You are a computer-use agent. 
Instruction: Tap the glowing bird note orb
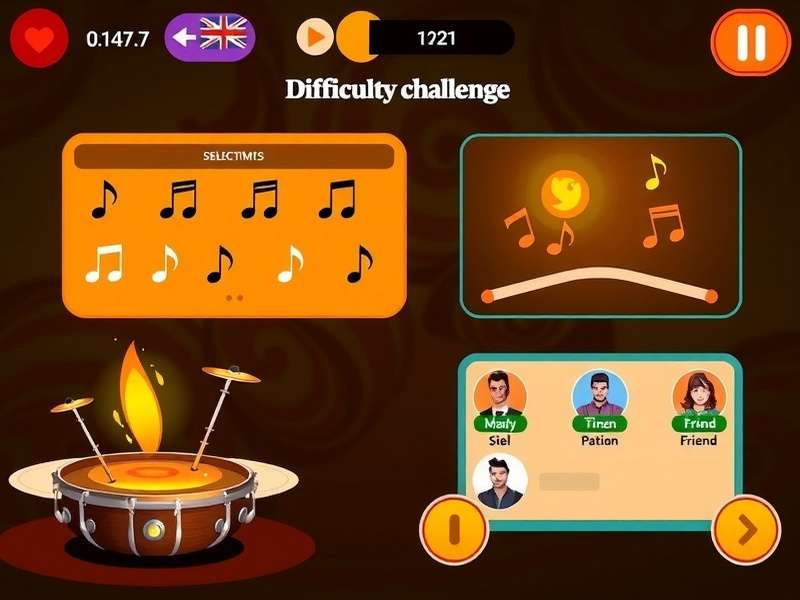point(562,191)
